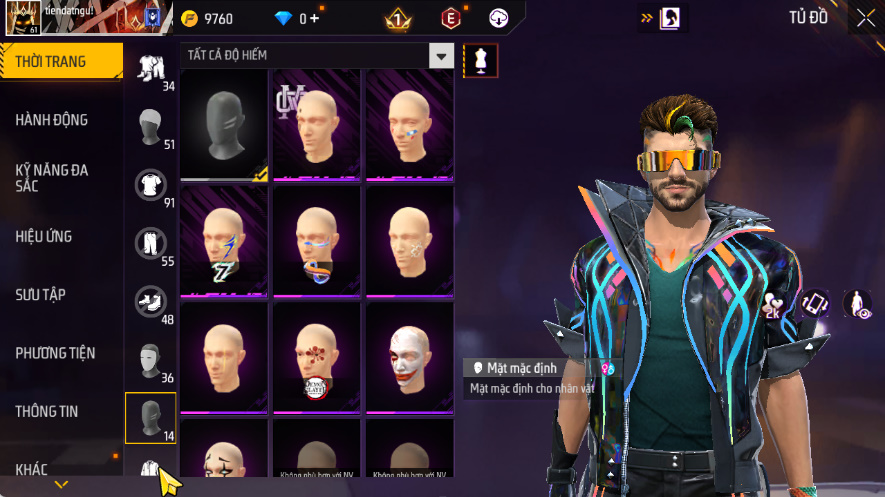Select the white face mask category with 36 items

point(150,359)
